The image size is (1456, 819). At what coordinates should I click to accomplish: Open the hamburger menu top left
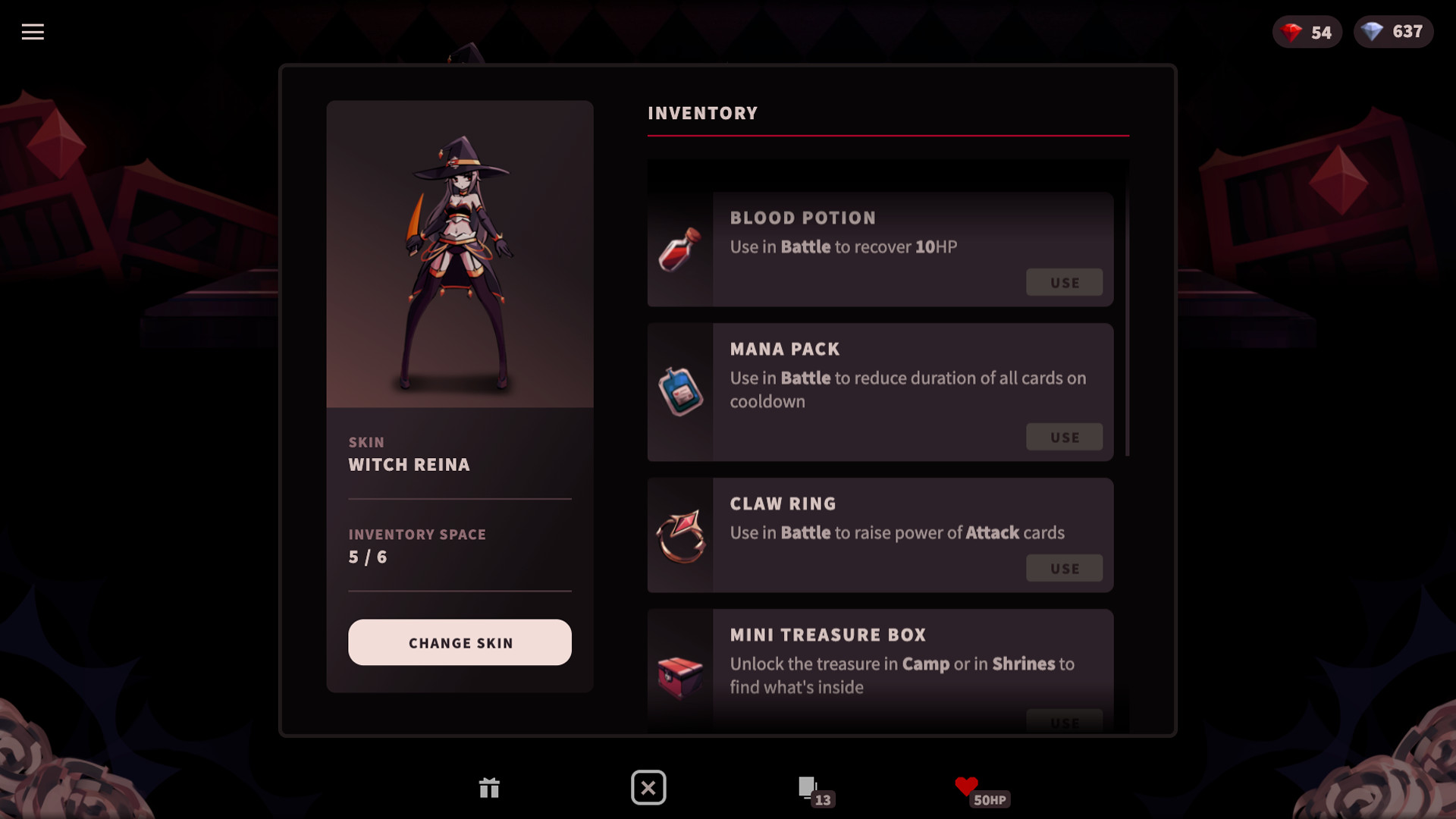(32, 32)
